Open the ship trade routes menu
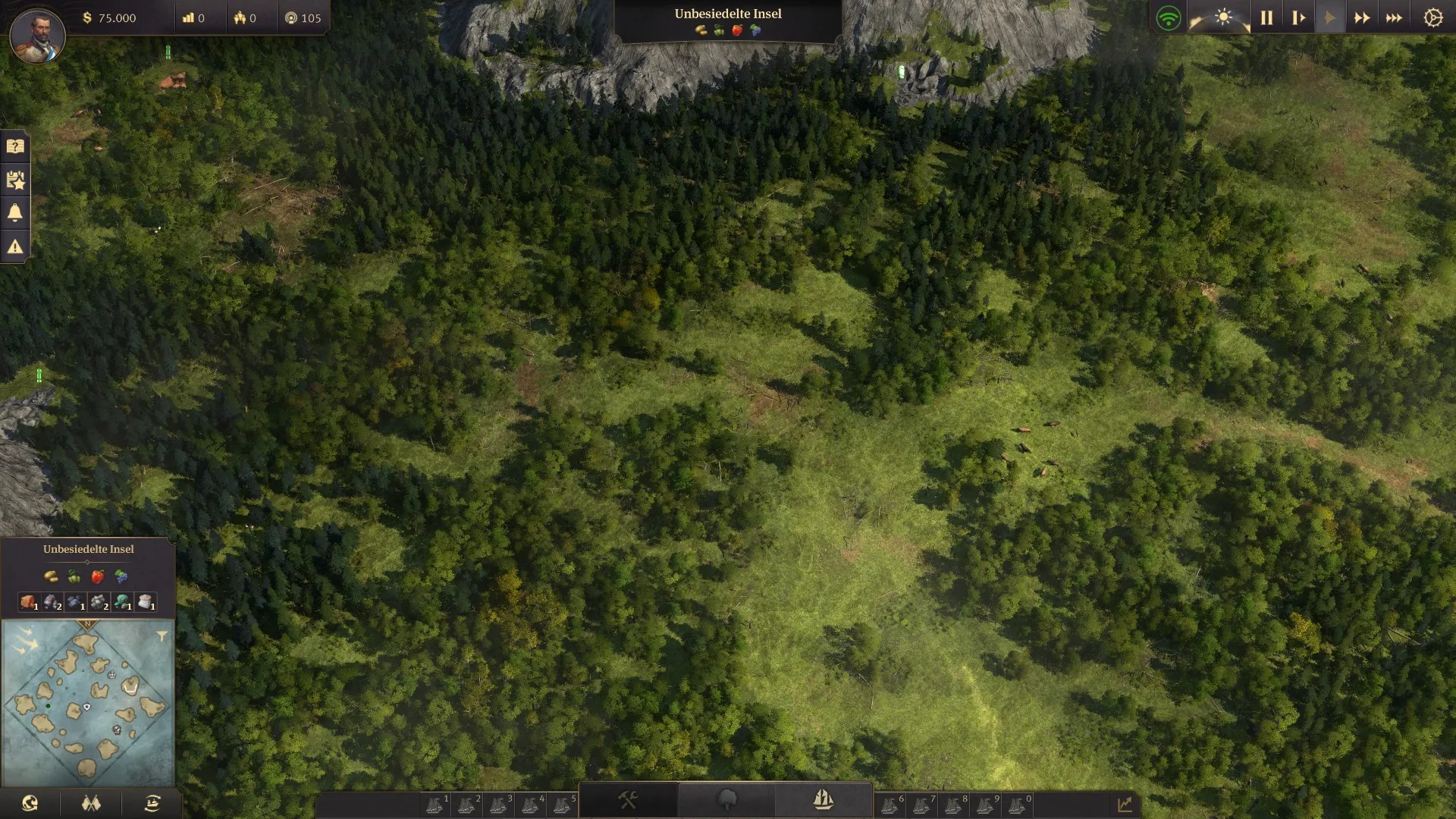This screenshot has width=1456, height=819. pos(152,803)
